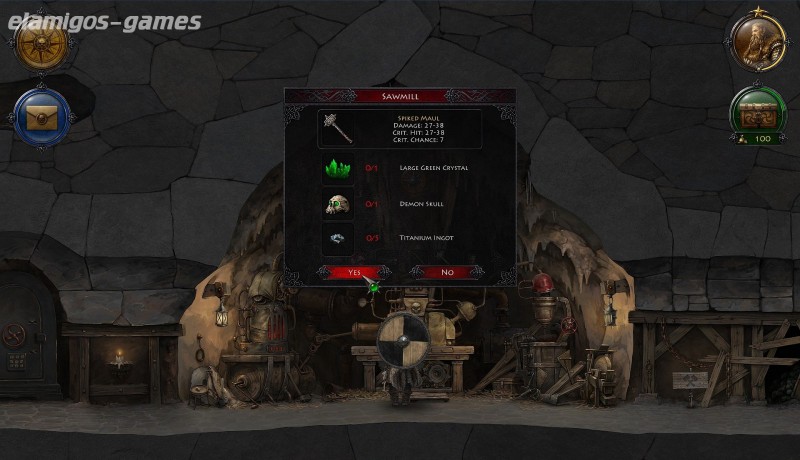The image size is (800, 460).
Task: Select the Spiked Maul item icon
Action: pos(340,129)
